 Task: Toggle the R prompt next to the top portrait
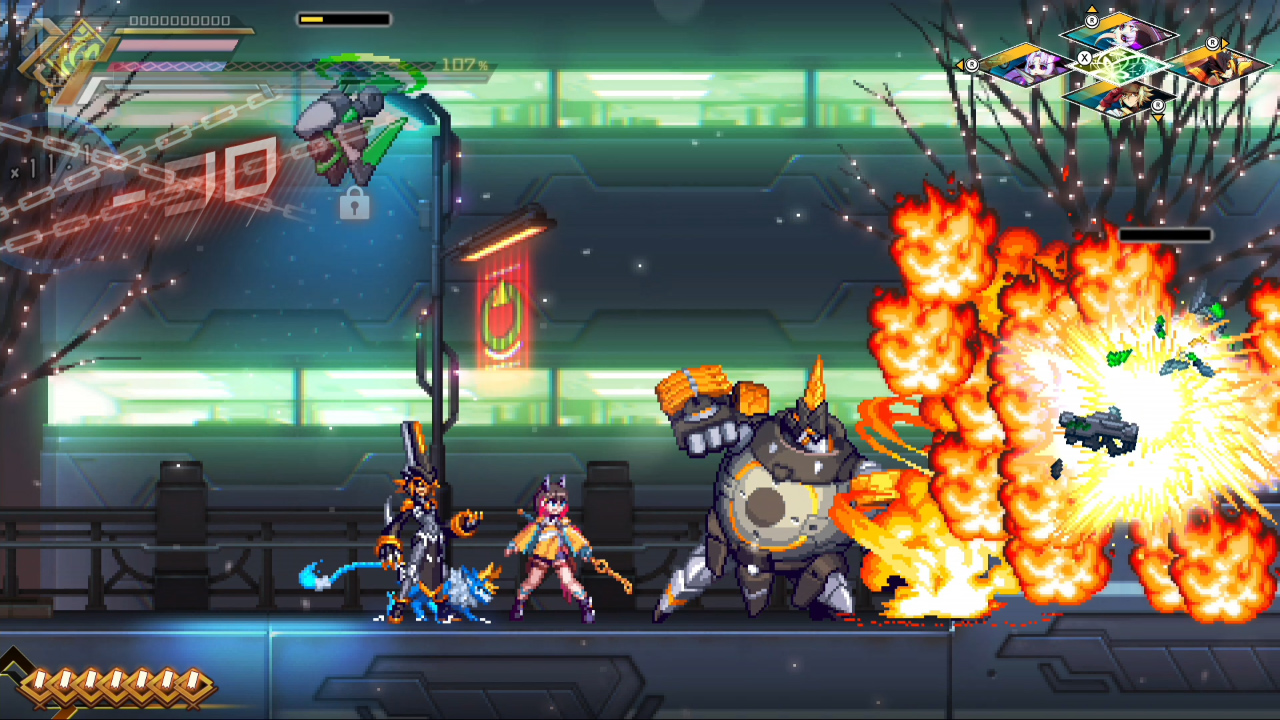pyautogui.click(x=1092, y=21)
